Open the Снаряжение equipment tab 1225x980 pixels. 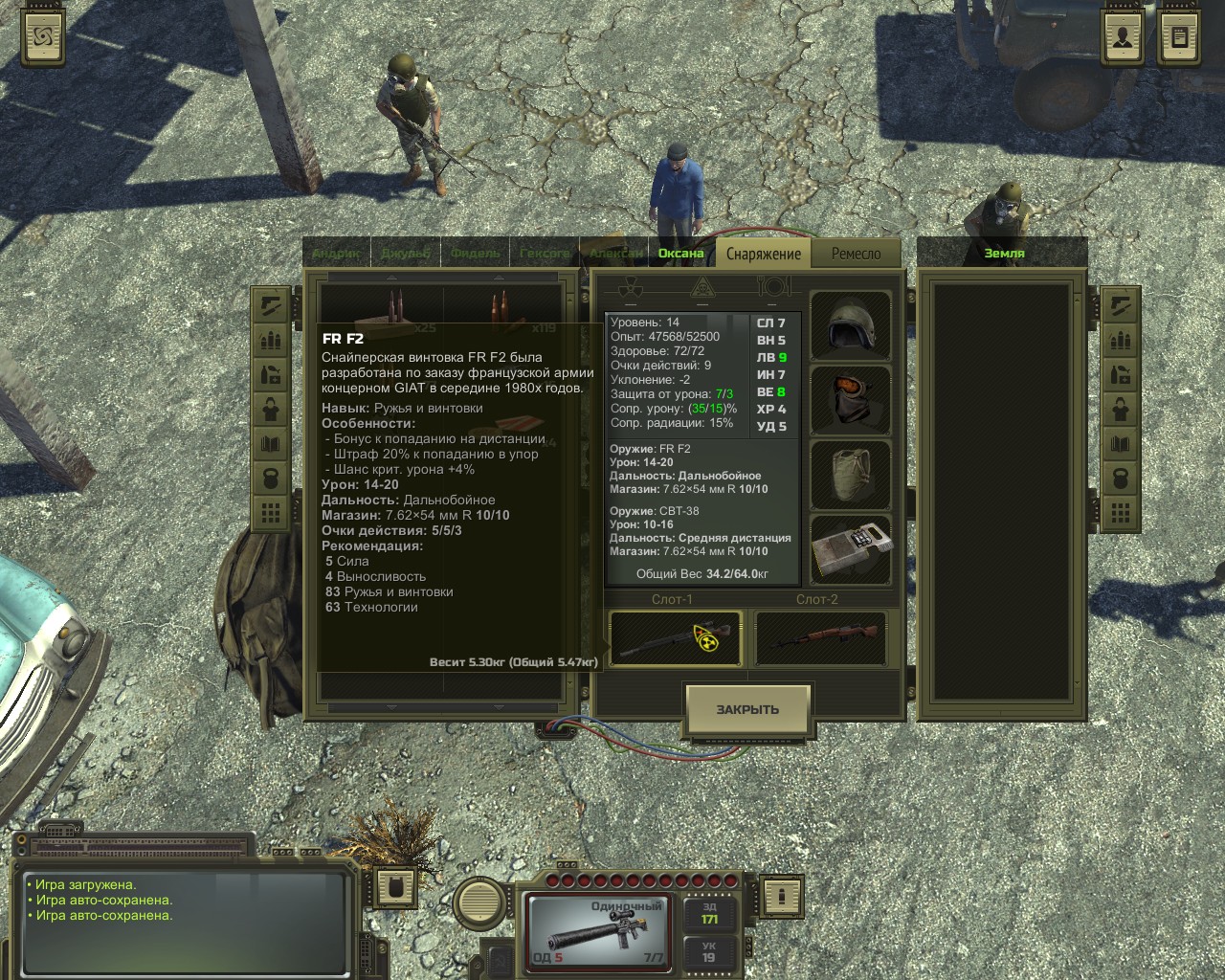coord(763,254)
